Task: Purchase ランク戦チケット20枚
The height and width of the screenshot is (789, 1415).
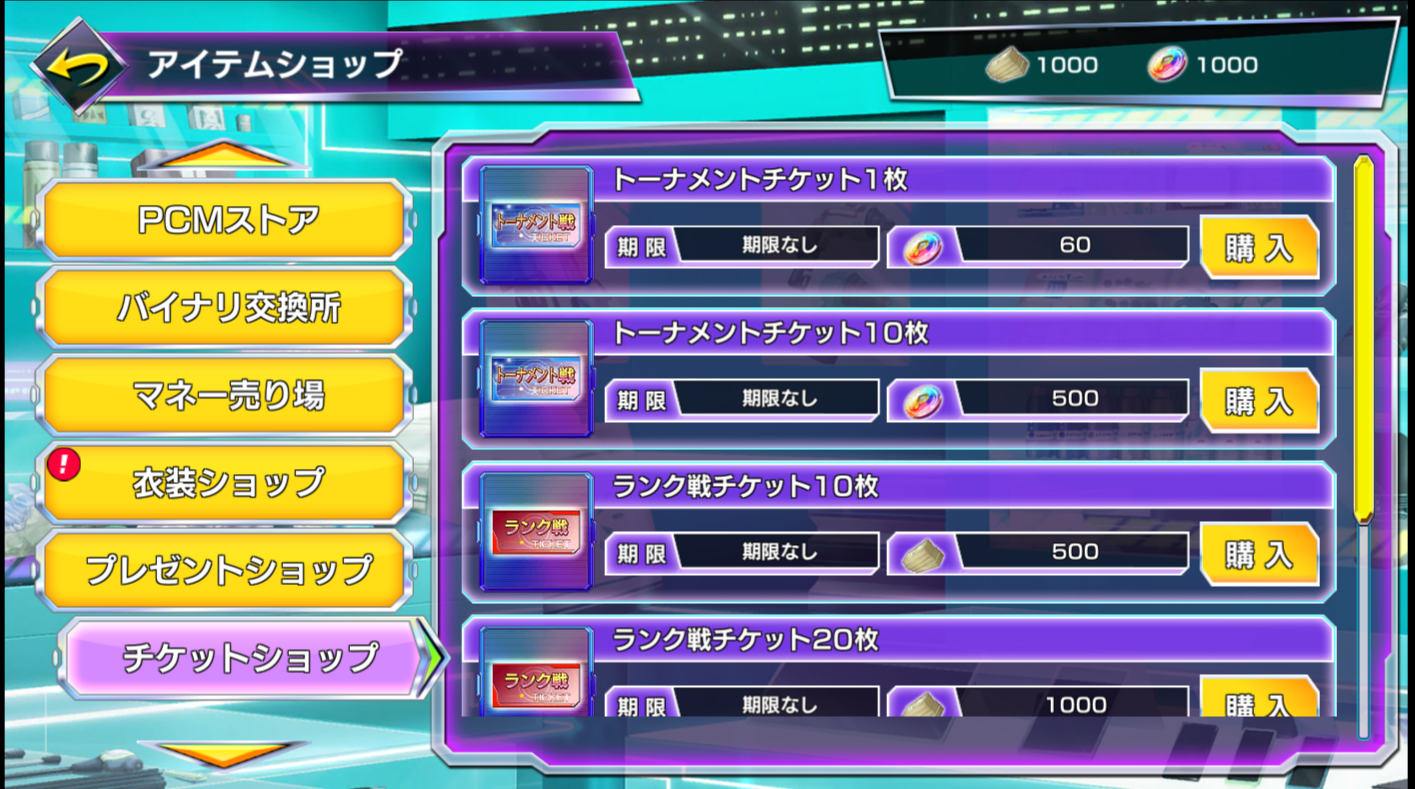Action: (1259, 700)
